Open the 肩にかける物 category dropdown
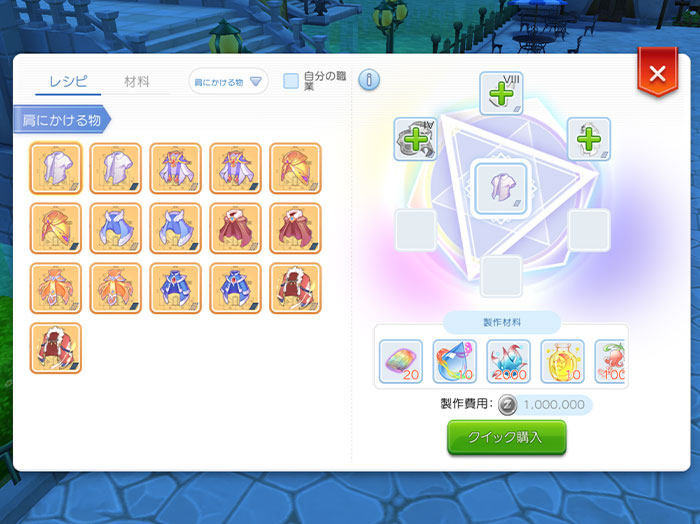This screenshot has width=700, height=524. tap(228, 82)
